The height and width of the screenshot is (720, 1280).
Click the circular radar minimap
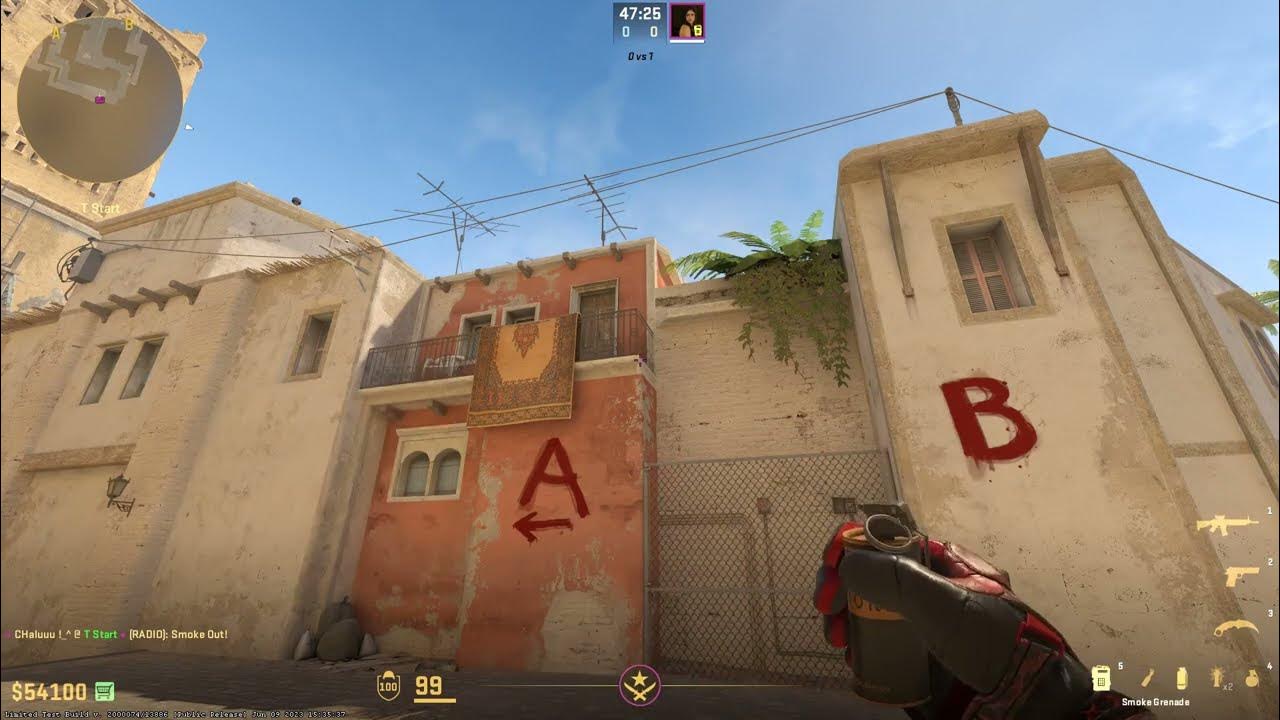click(x=100, y=100)
